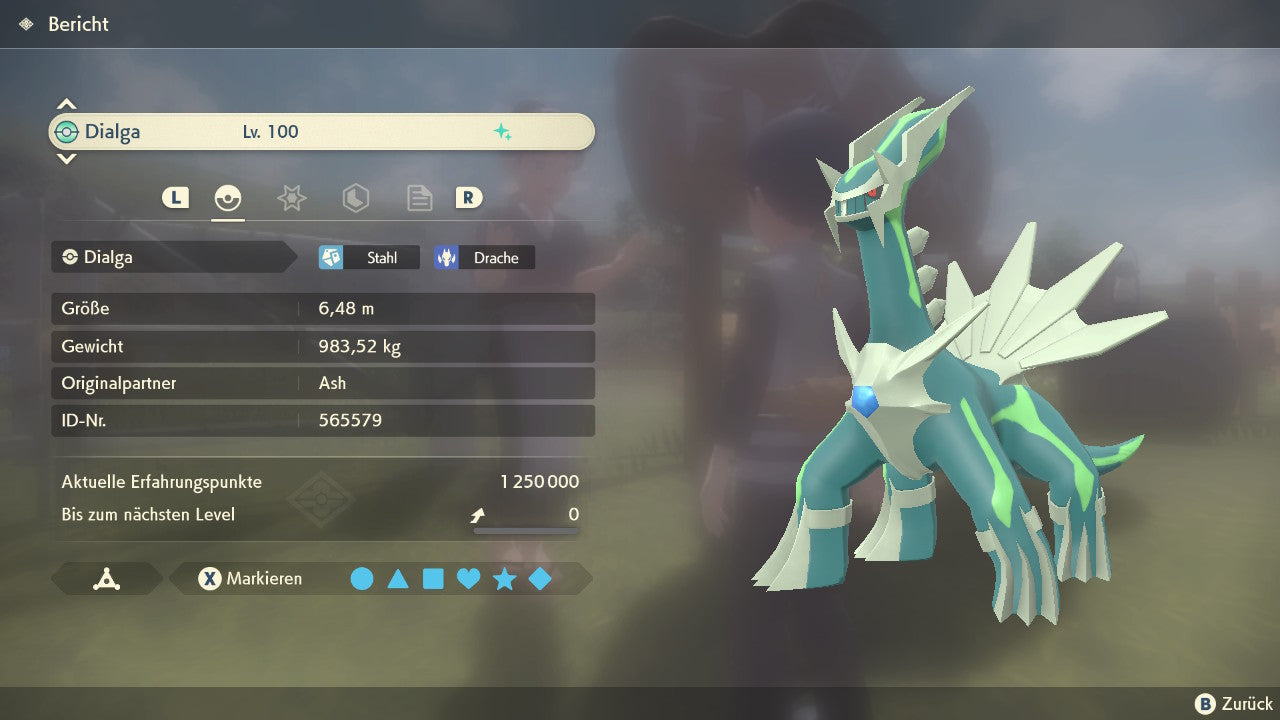1280x720 pixels.
Task: Click the three-node triangle icon
Action: (x=107, y=579)
